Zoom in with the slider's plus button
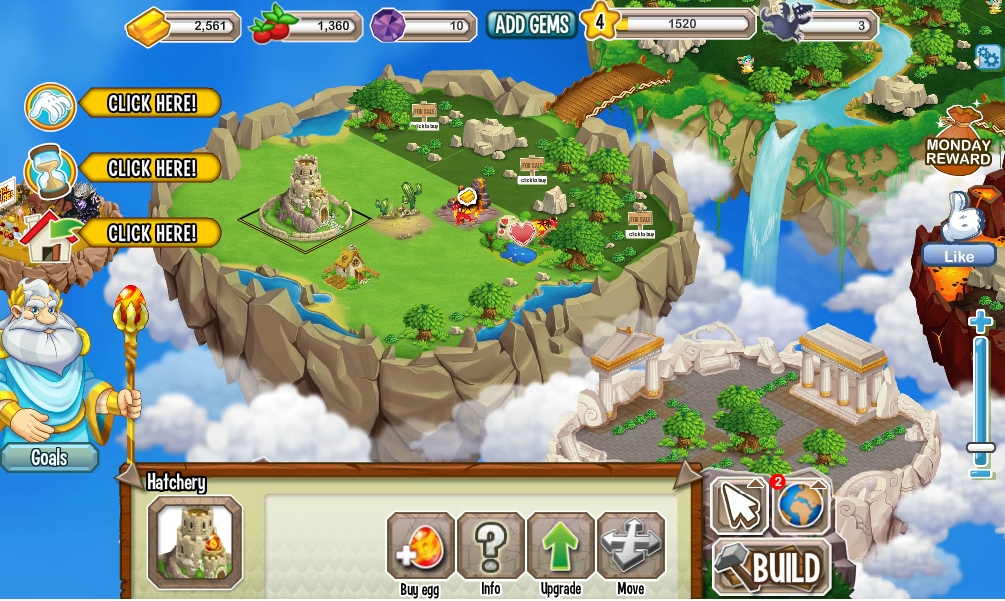Viewport: 1005px width, 601px height. coord(980,322)
